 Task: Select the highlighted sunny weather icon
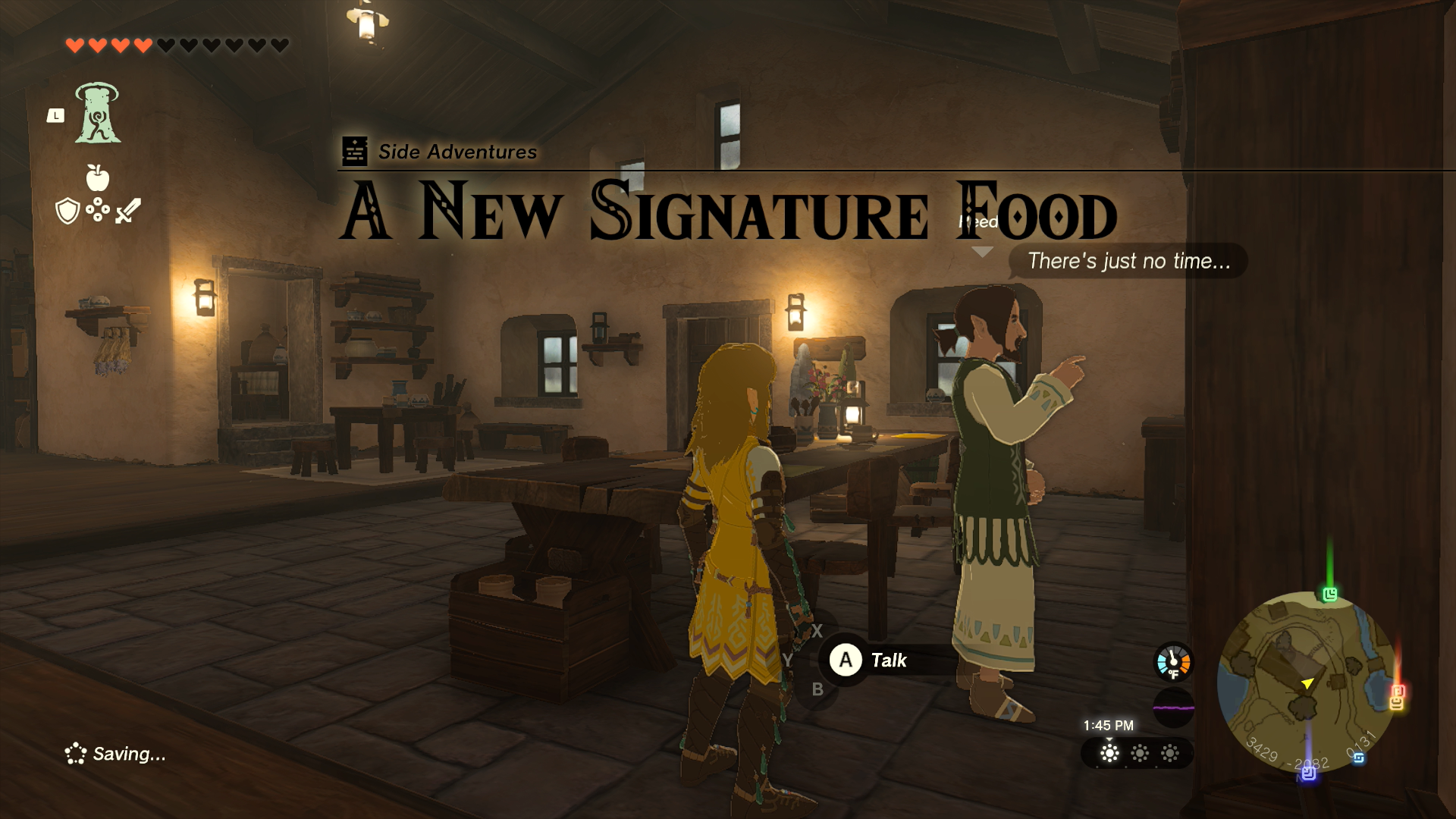click(1110, 754)
